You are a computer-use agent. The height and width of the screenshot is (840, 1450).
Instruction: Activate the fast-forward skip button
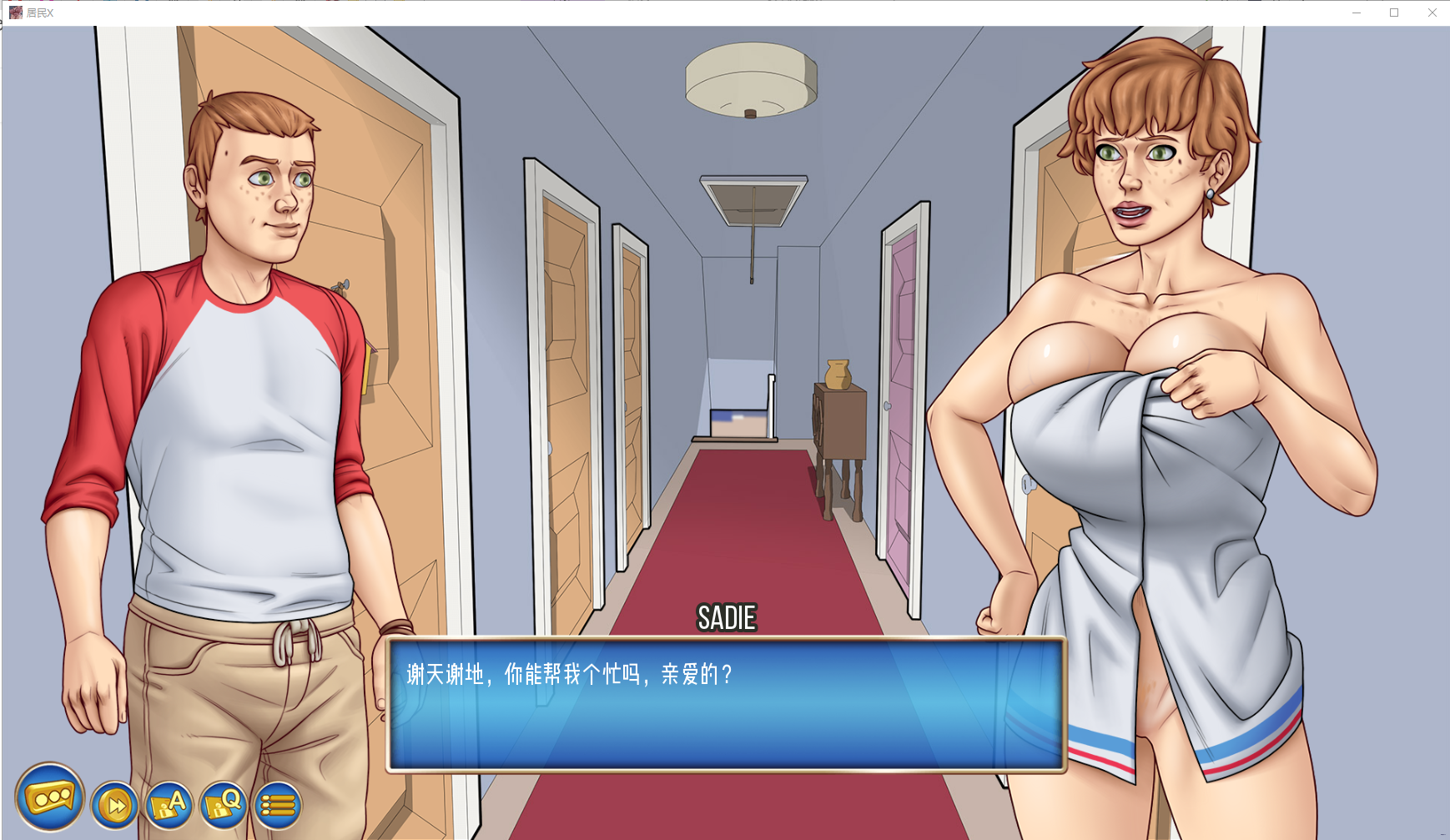tap(114, 806)
